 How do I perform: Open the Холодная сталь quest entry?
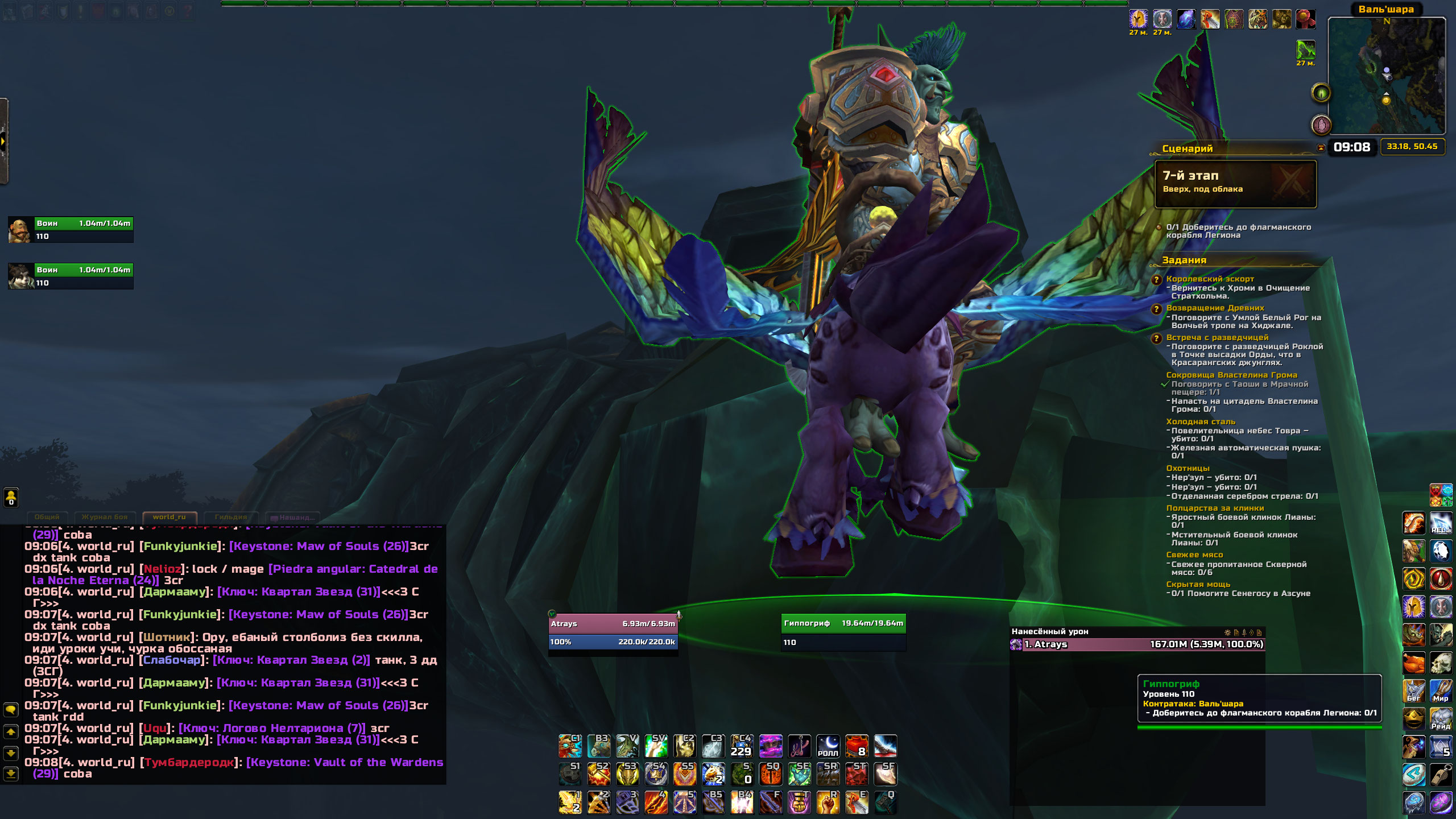pyautogui.click(x=1200, y=421)
